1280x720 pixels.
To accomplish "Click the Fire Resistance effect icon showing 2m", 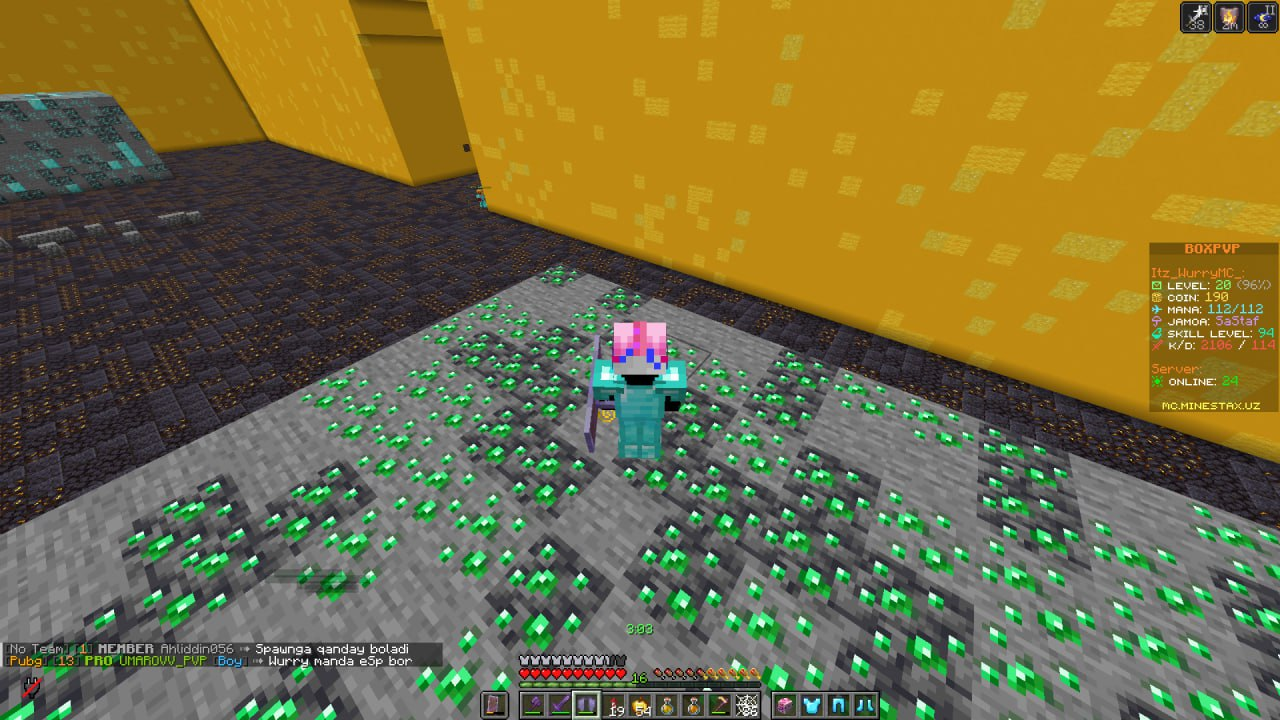I will [1230, 17].
